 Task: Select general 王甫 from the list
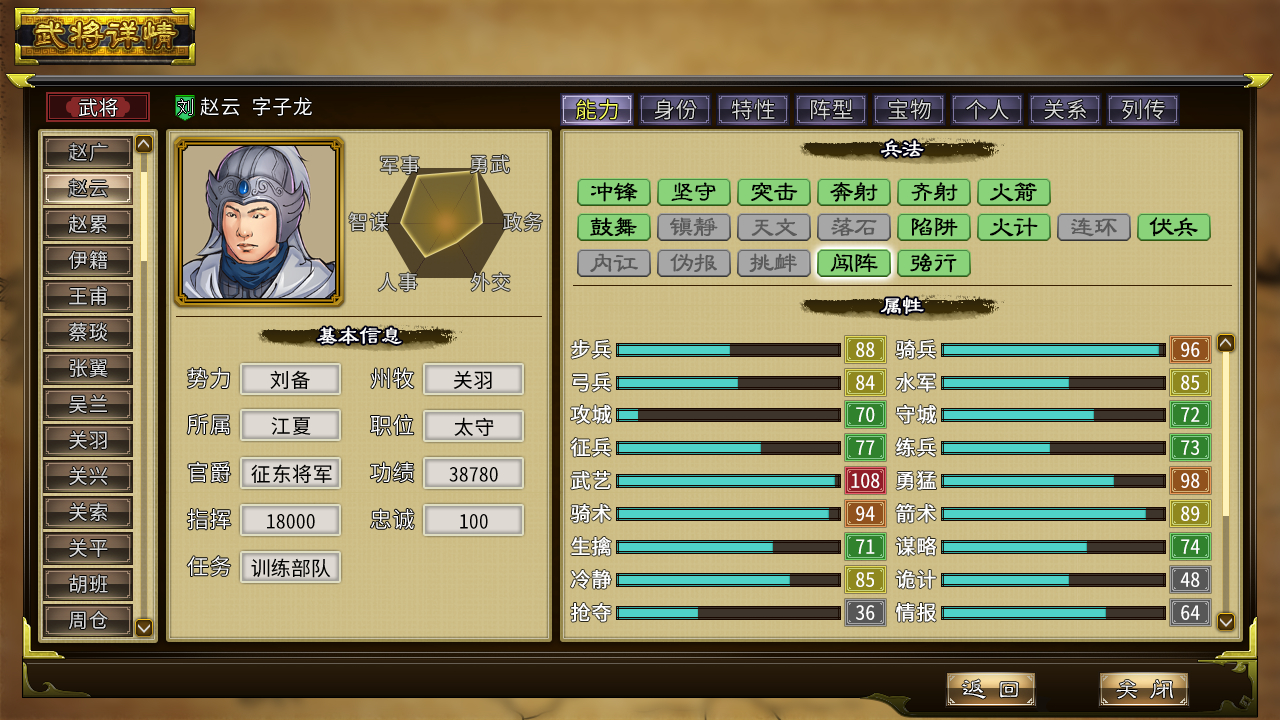pos(88,297)
